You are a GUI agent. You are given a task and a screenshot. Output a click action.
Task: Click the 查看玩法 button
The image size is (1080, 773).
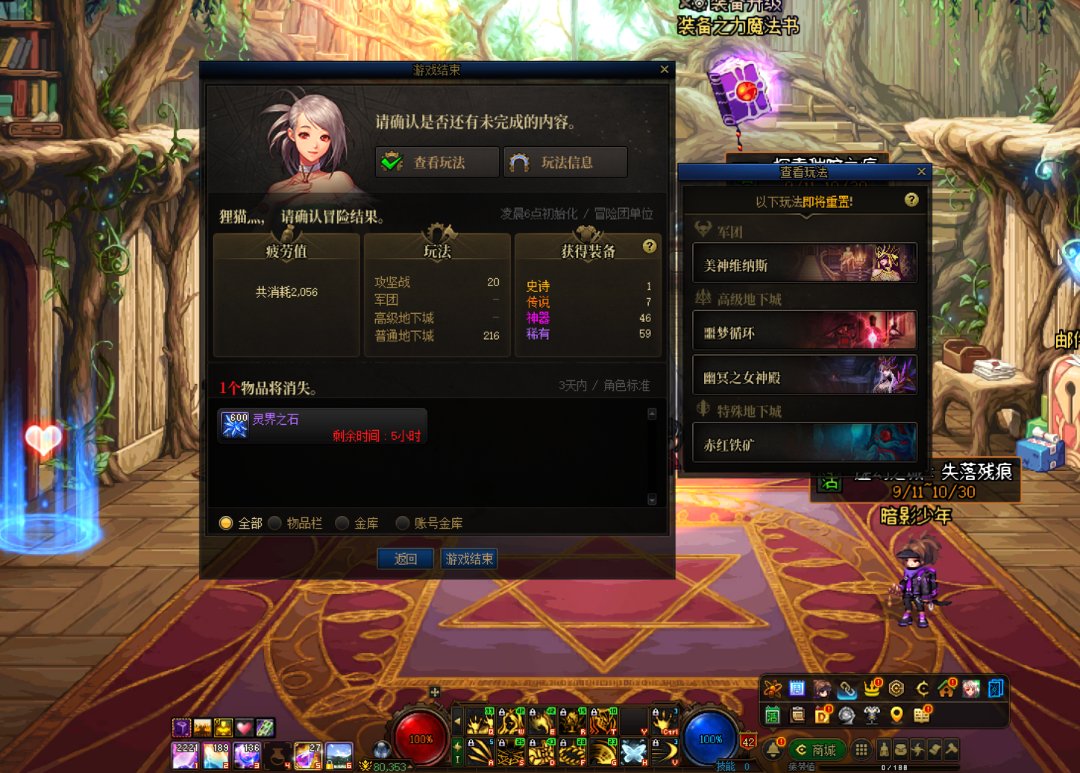pyautogui.click(x=437, y=162)
